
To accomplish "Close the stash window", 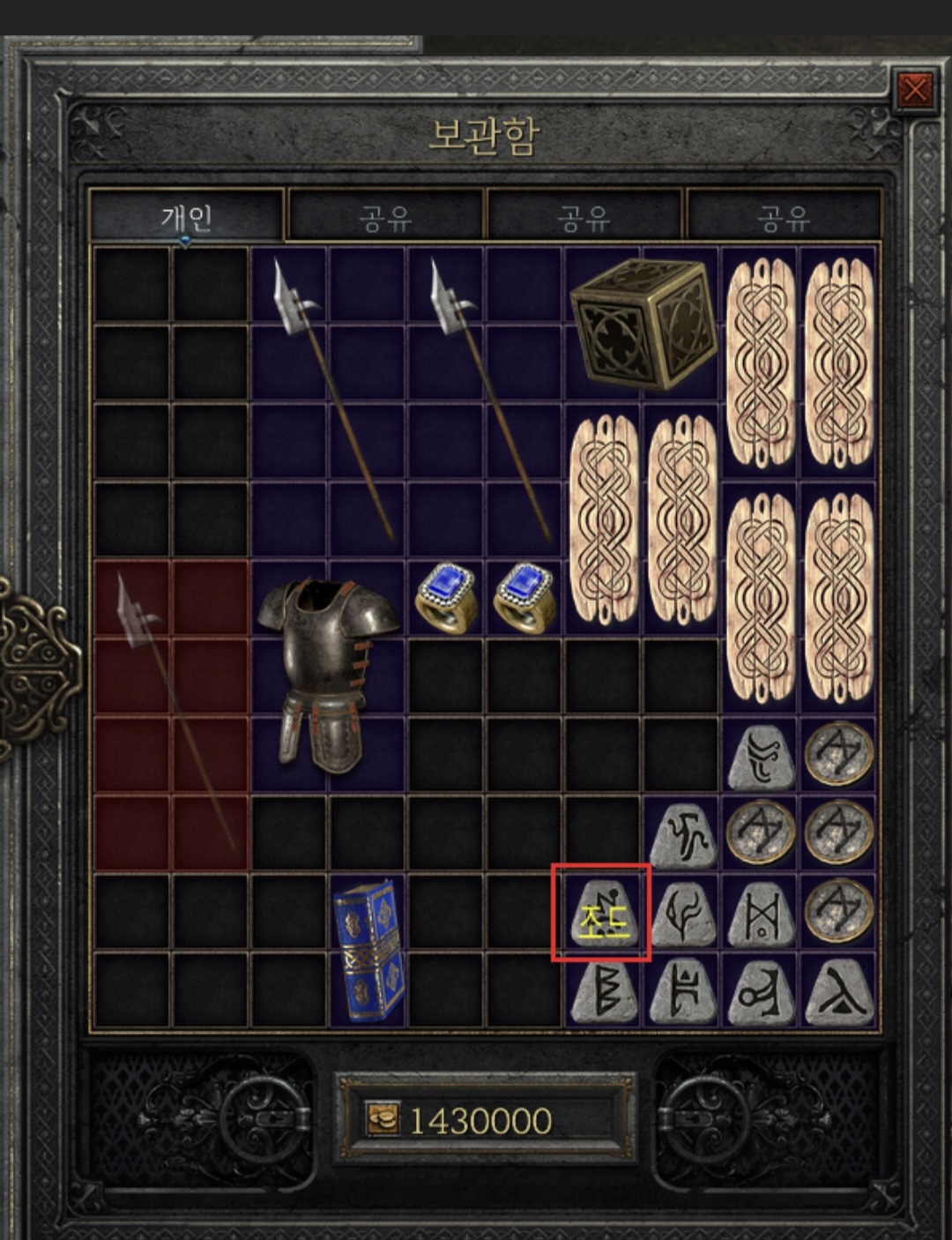I will [x=914, y=89].
